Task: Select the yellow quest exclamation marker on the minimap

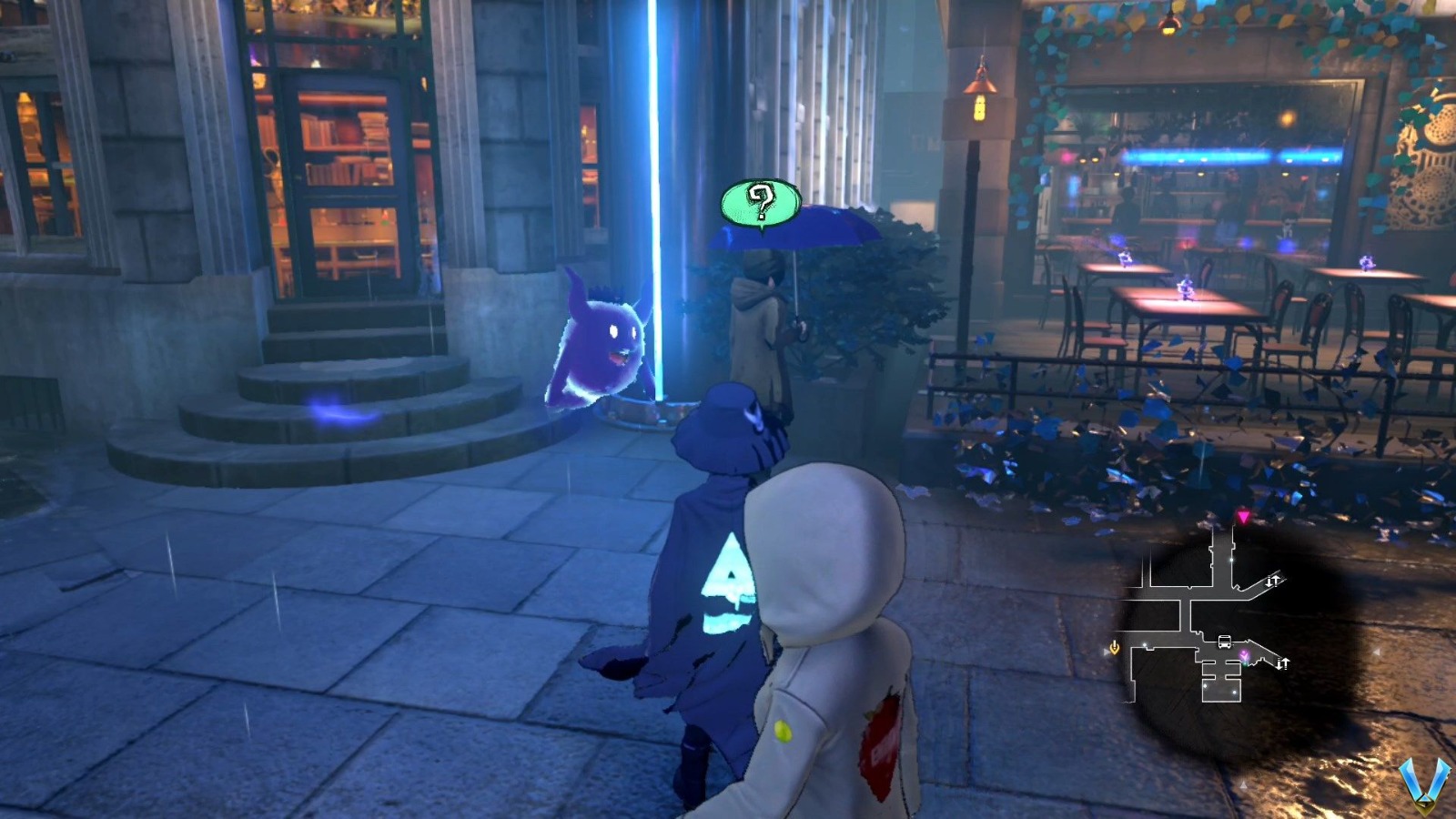Action: click(1114, 647)
